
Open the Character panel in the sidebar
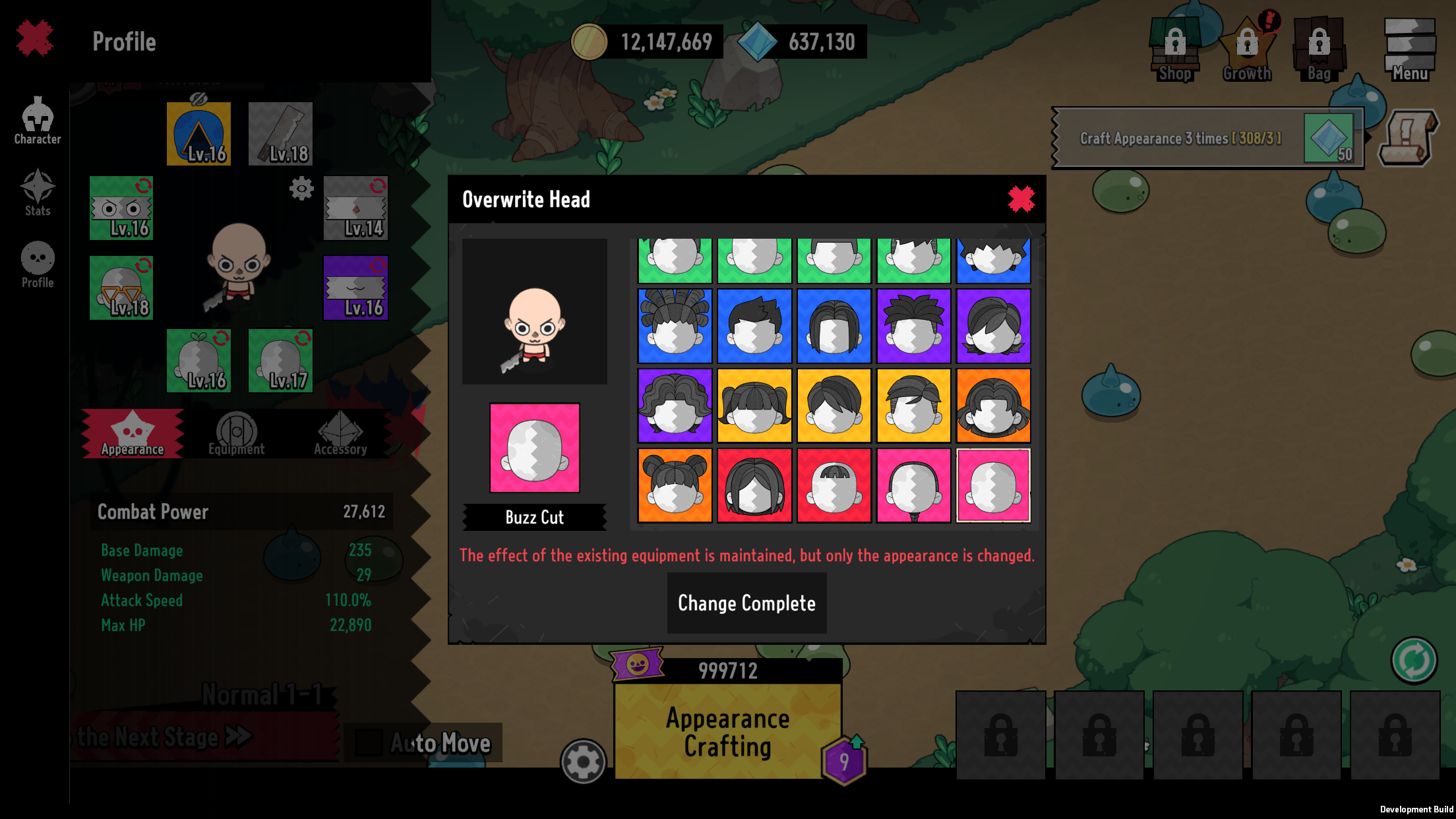click(x=37, y=123)
